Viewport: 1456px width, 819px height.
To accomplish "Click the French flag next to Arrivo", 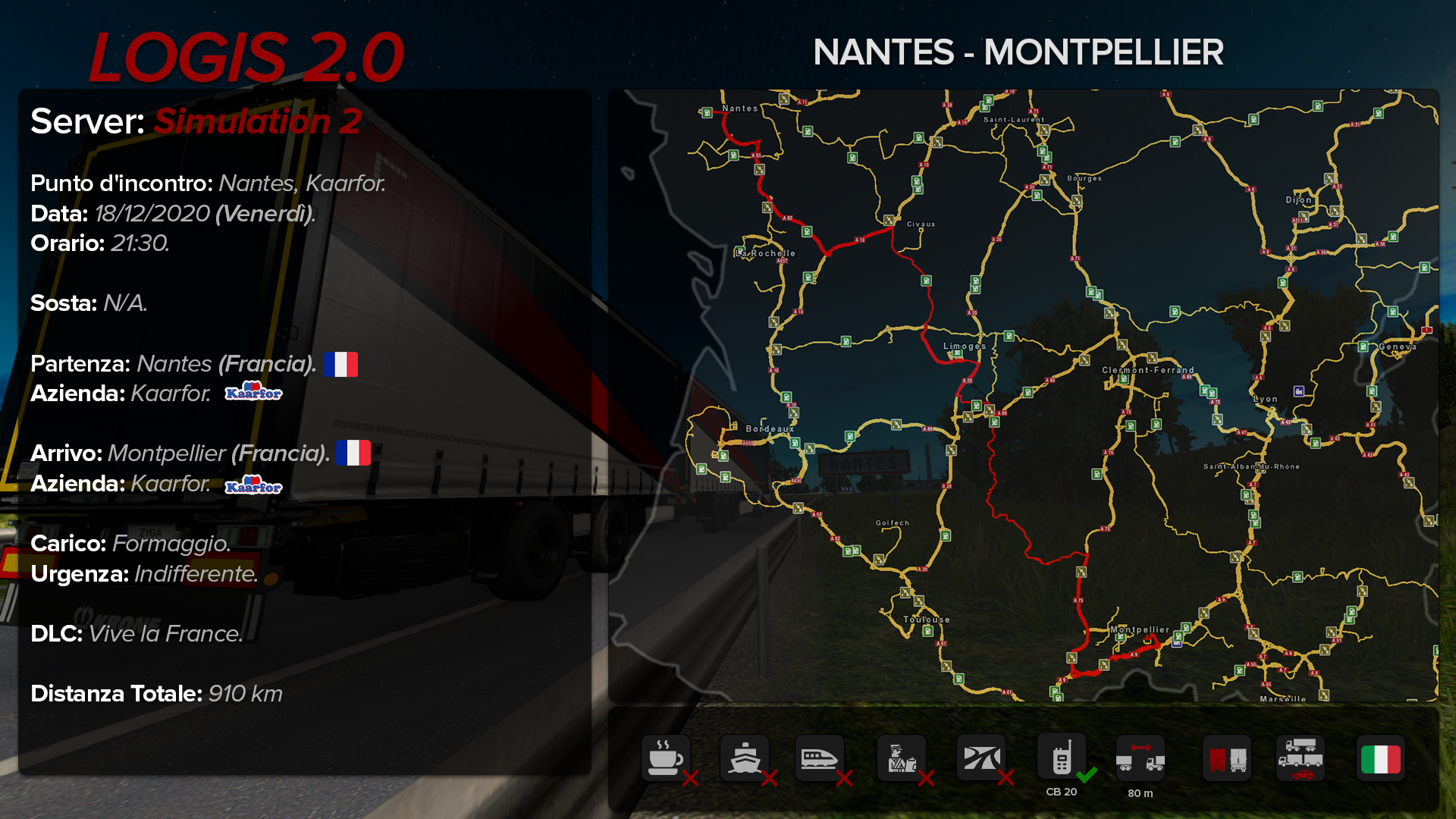I will click(x=353, y=453).
